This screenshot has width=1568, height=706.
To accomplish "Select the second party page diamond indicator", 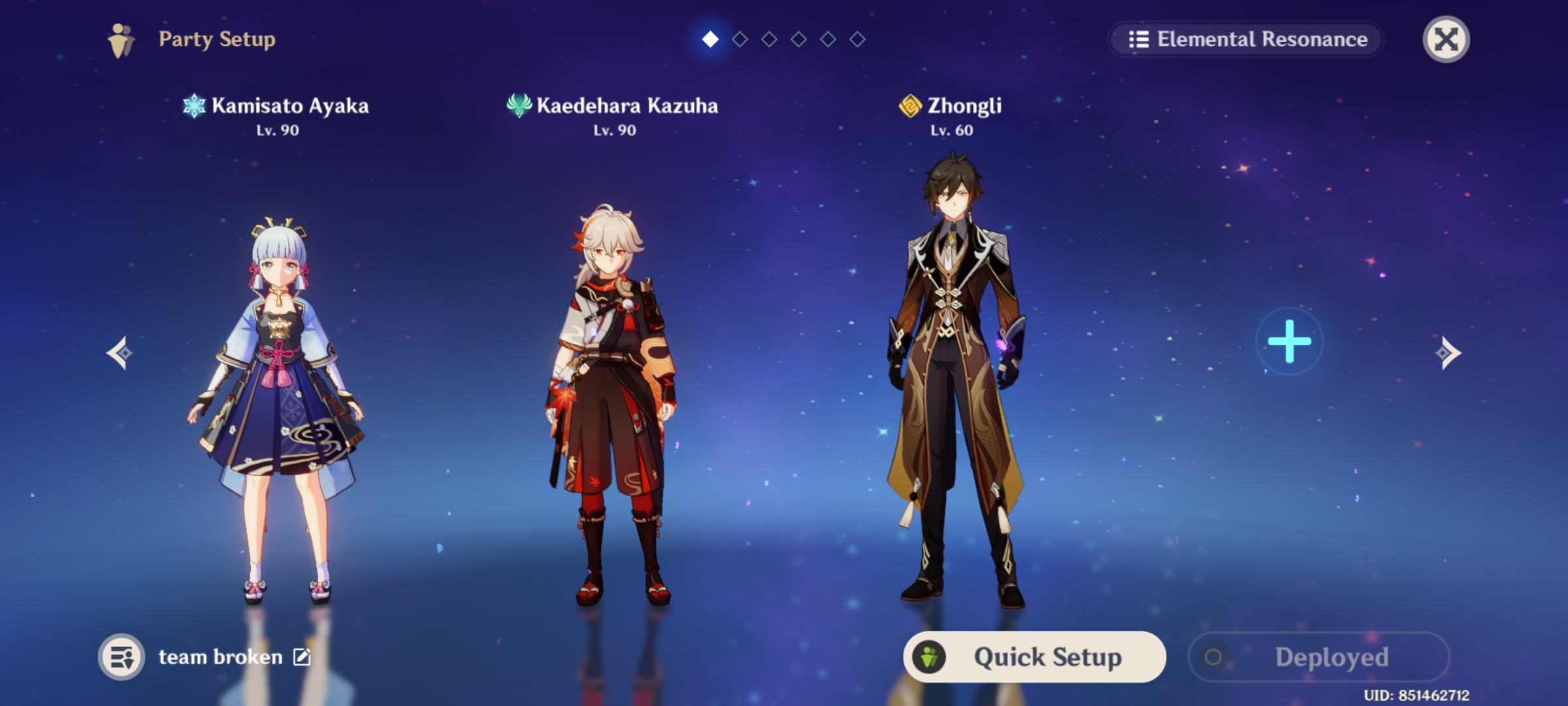I will click(x=740, y=39).
